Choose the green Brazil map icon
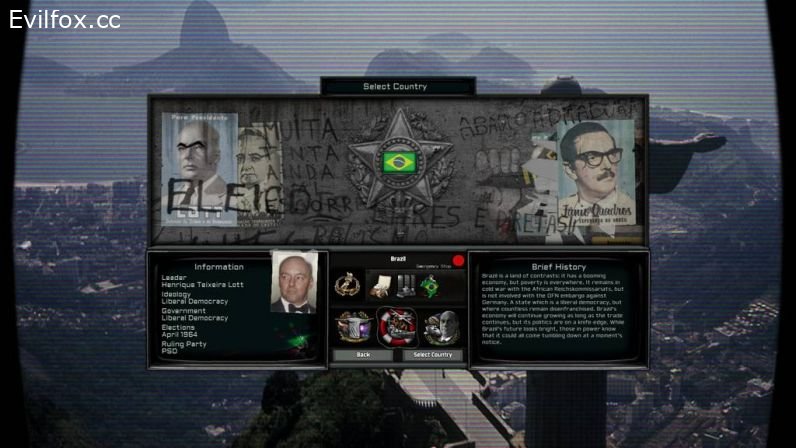The image size is (796, 448). 430,286
